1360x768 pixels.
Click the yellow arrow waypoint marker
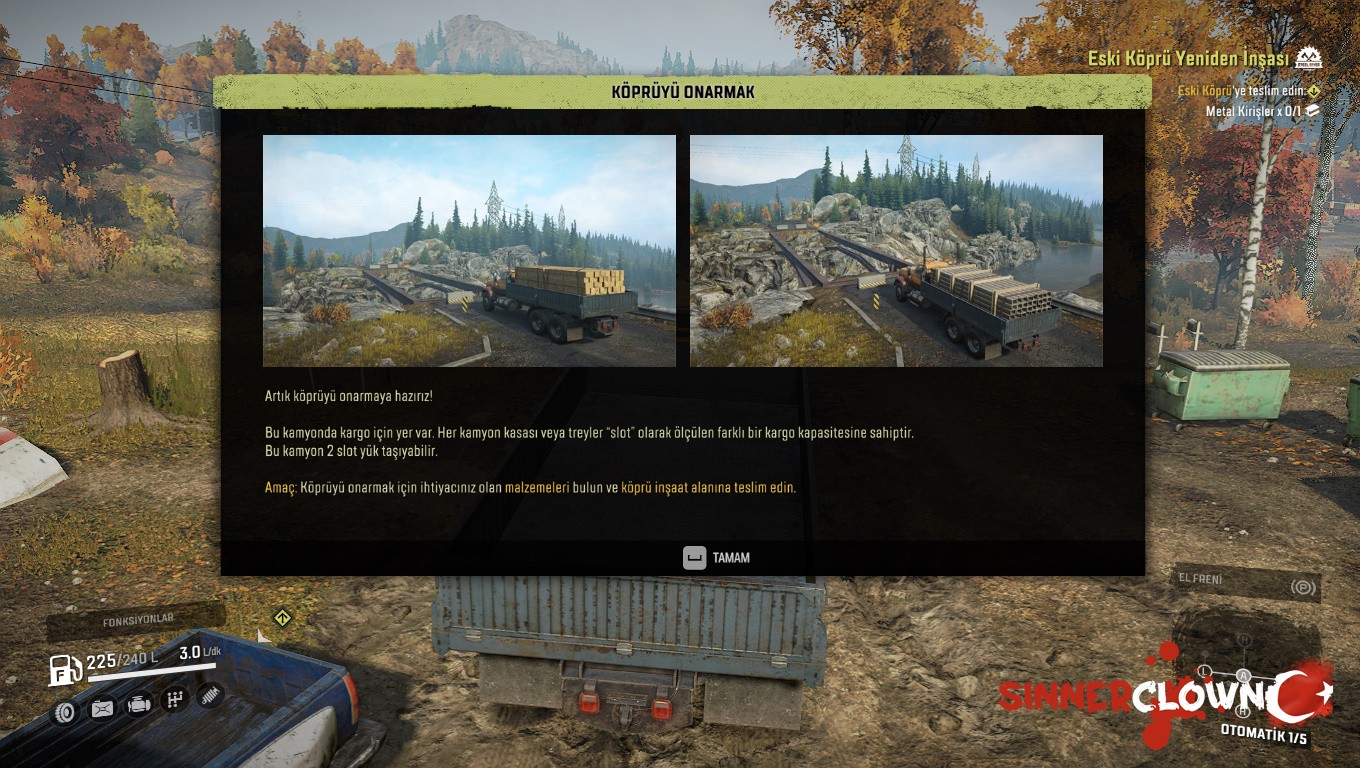pos(283,618)
